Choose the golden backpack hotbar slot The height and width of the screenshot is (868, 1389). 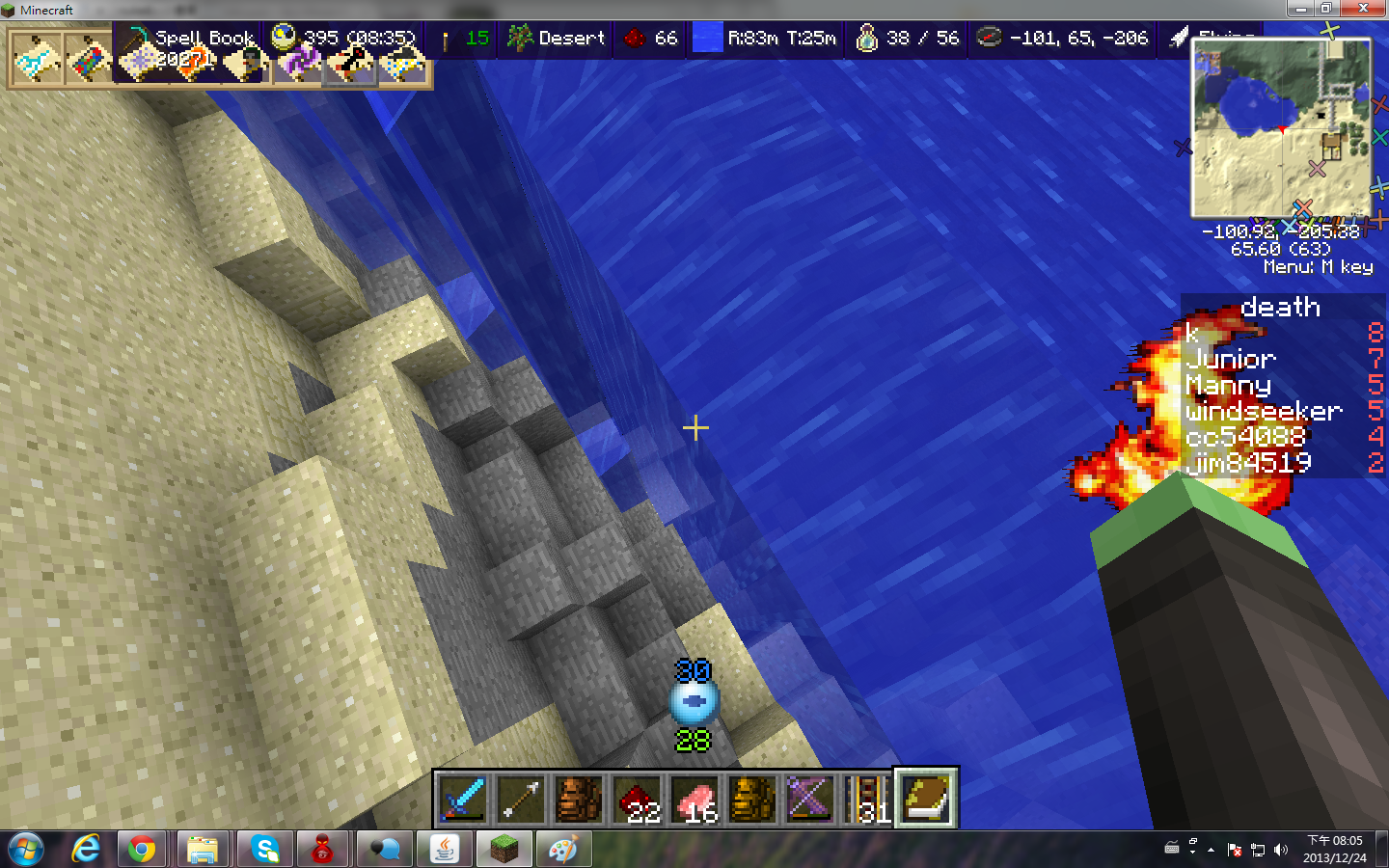click(752, 799)
